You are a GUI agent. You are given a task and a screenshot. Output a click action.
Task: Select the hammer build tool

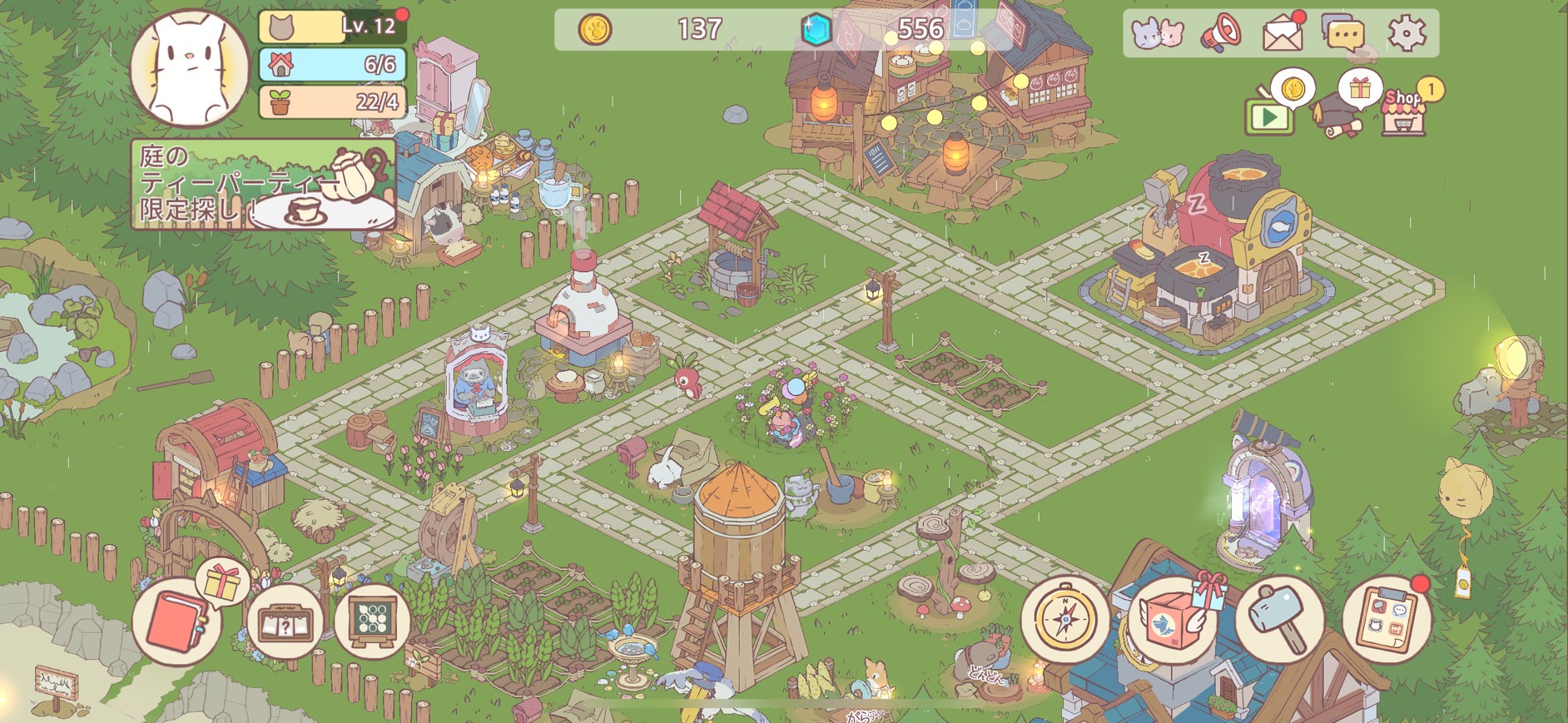pyautogui.click(x=1279, y=620)
